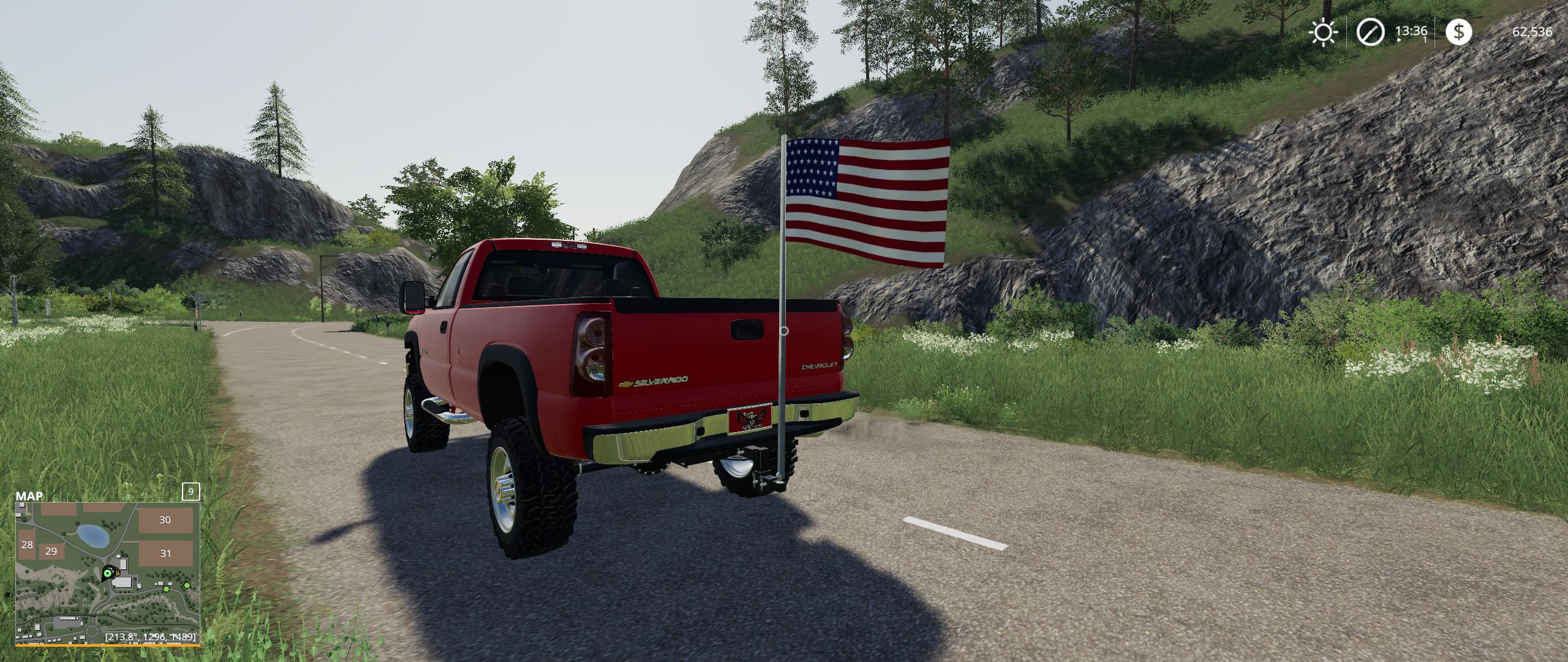Click the sun weather icon
1568x662 pixels.
[x=1324, y=32]
